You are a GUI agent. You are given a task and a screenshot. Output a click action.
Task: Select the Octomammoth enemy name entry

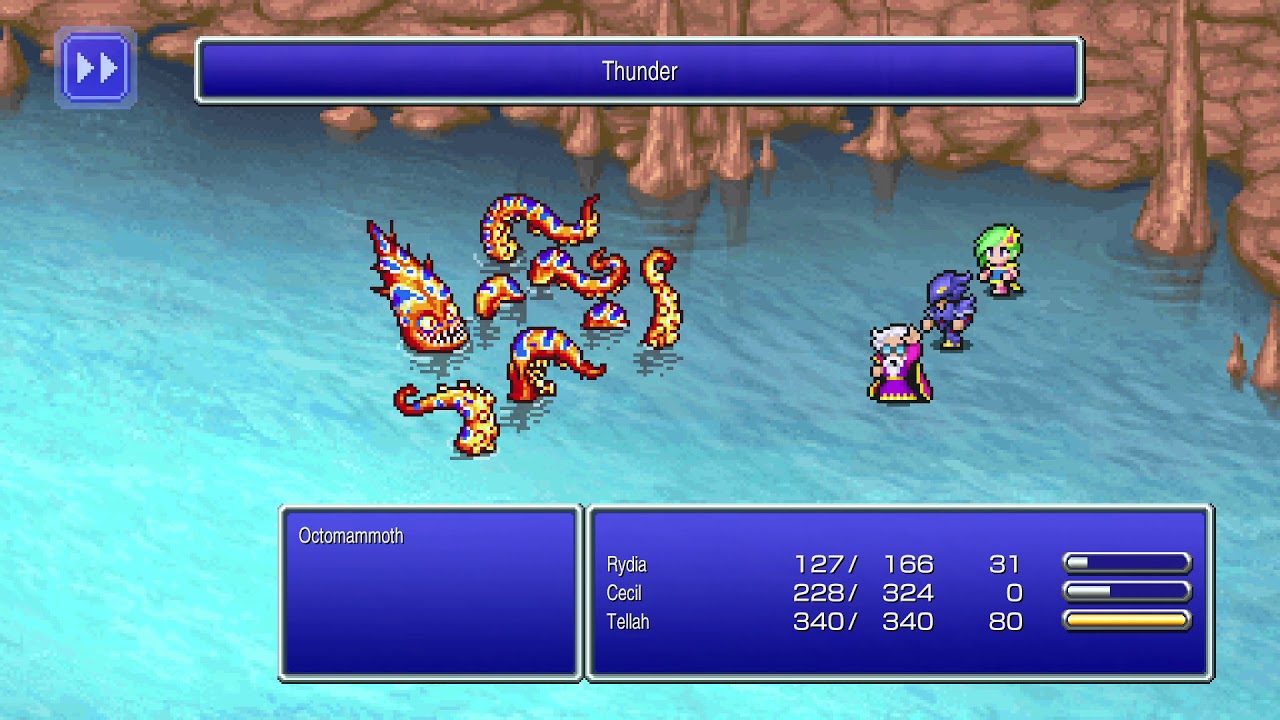(351, 536)
